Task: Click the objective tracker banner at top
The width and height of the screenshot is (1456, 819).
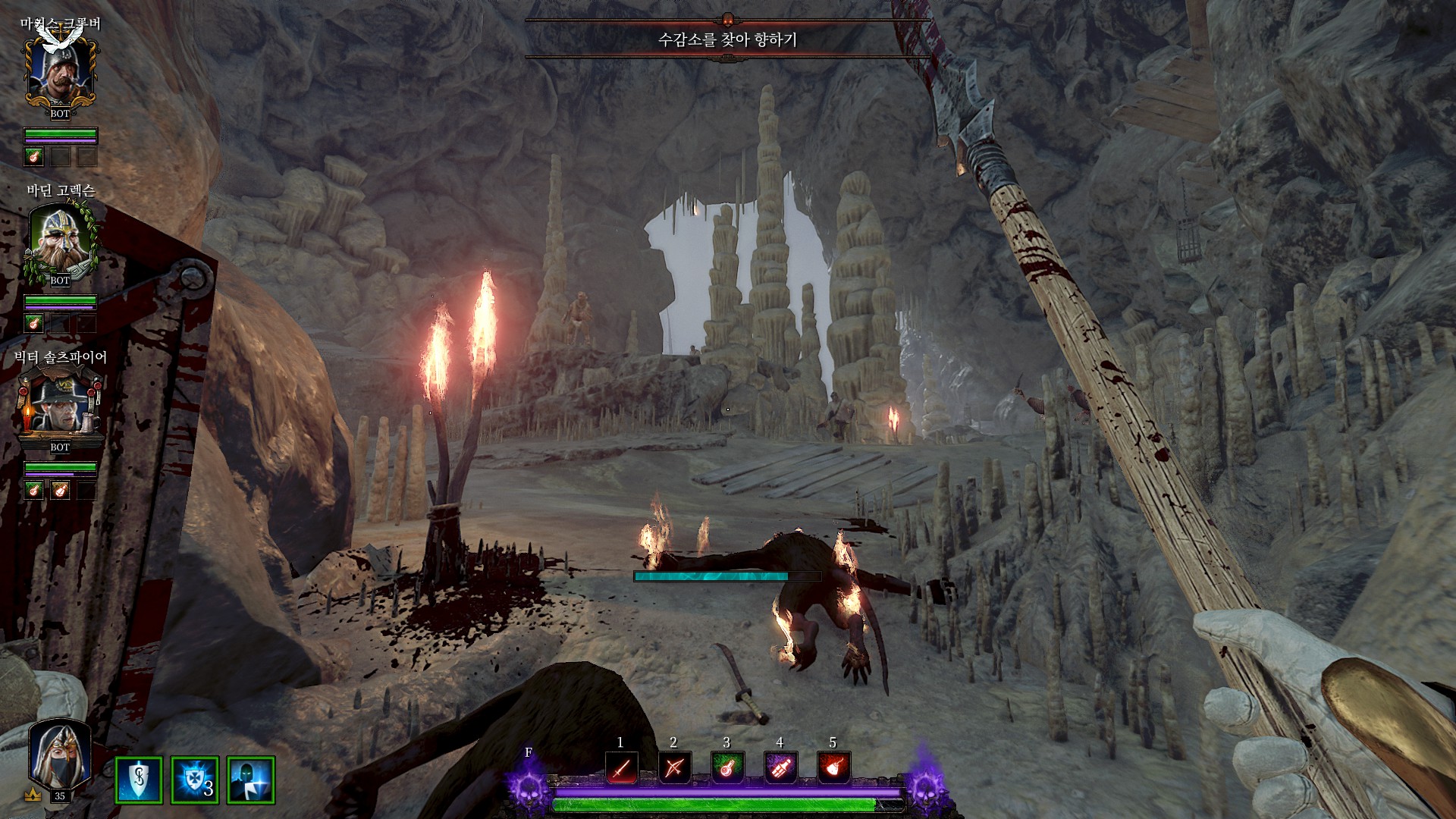Action: (x=727, y=39)
